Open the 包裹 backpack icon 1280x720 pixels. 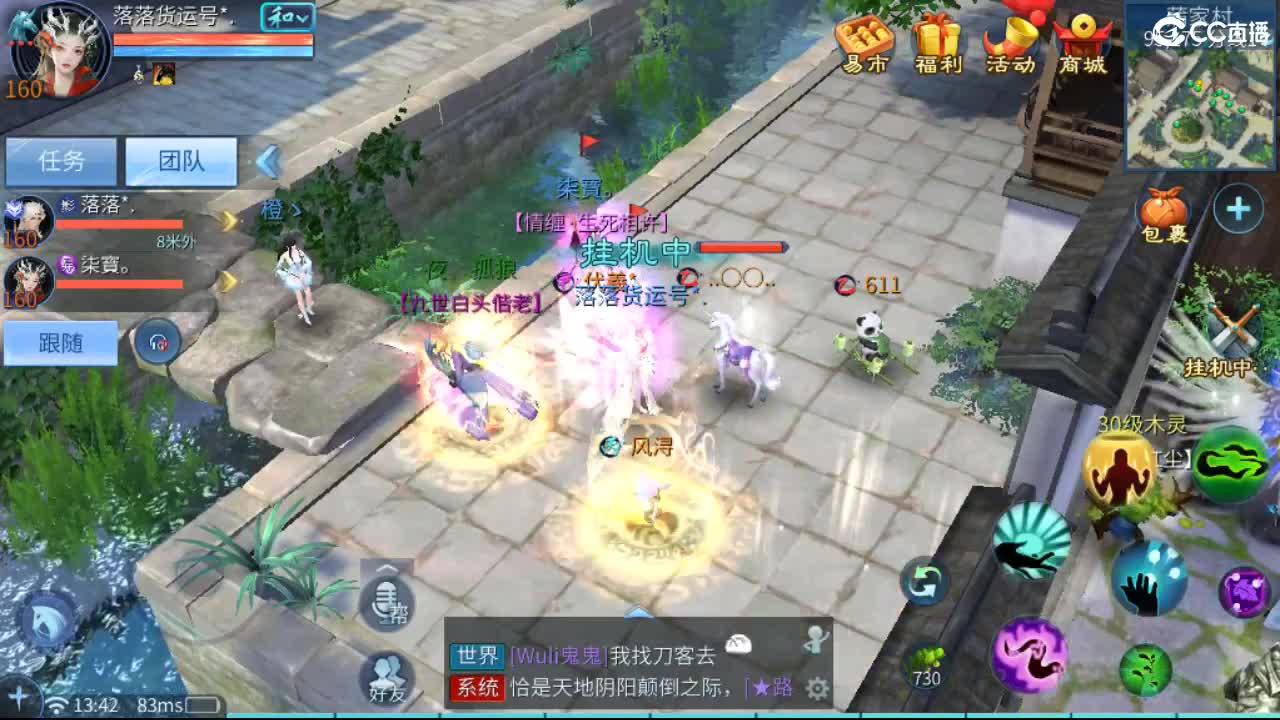(1166, 210)
